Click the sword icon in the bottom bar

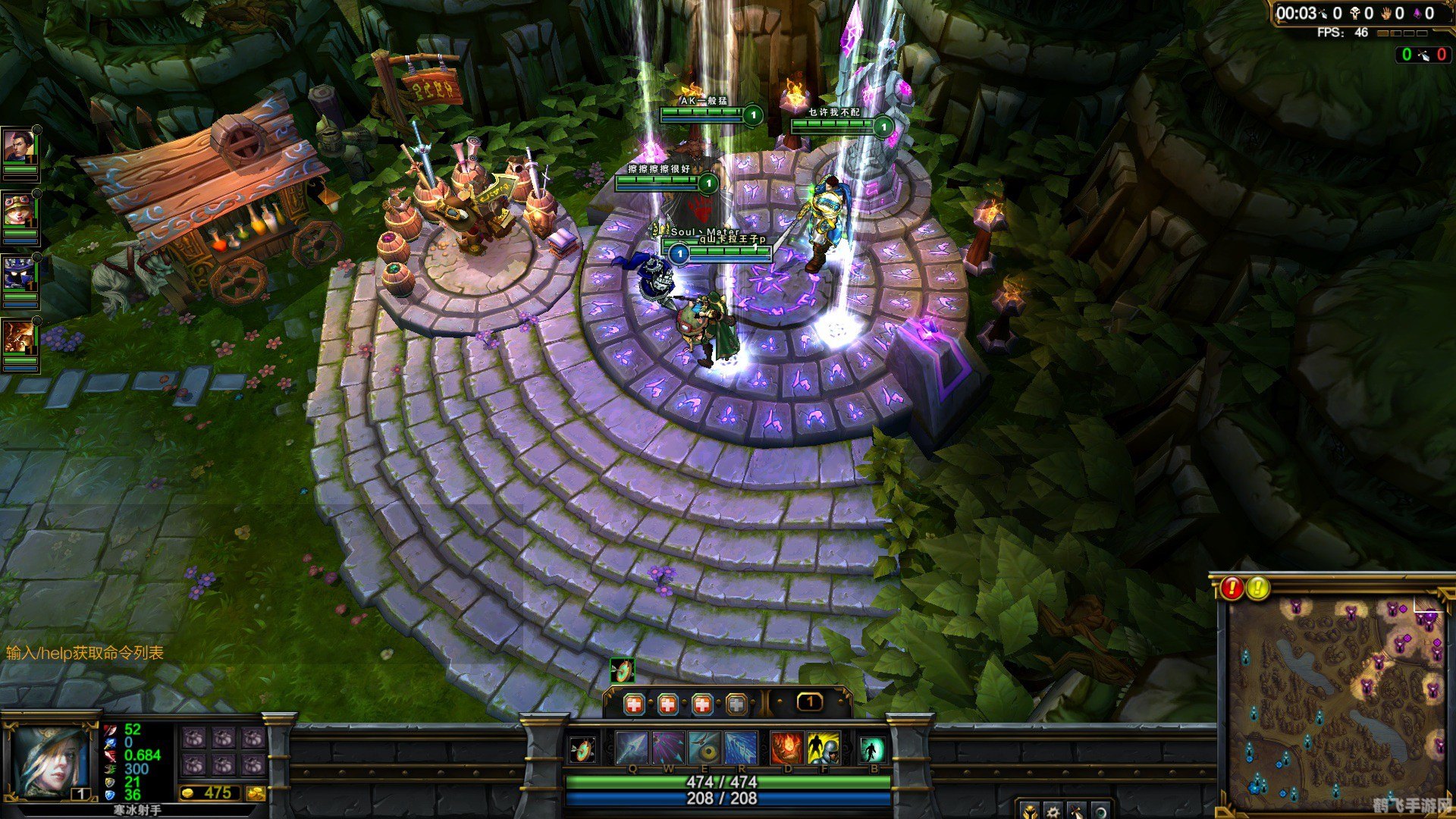pos(1077,811)
